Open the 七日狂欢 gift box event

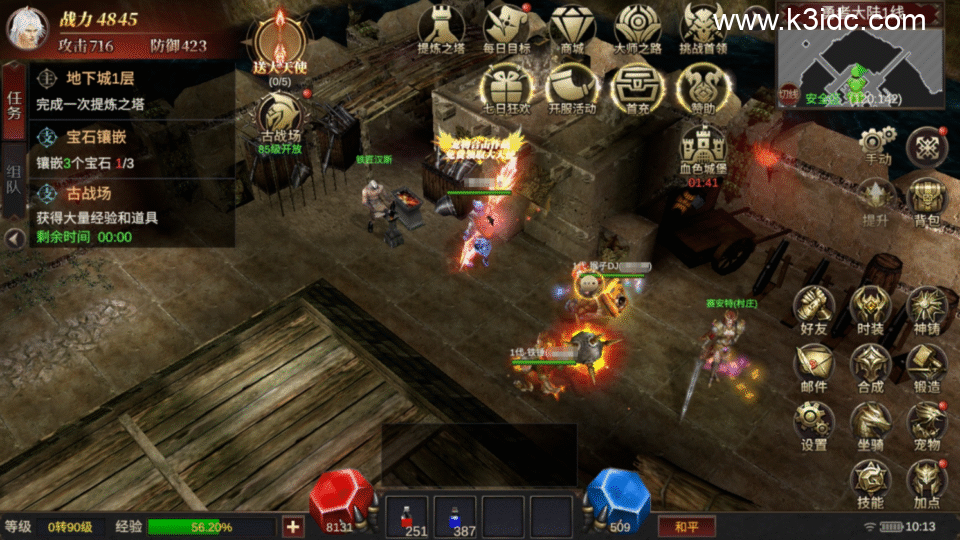(x=507, y=86)
